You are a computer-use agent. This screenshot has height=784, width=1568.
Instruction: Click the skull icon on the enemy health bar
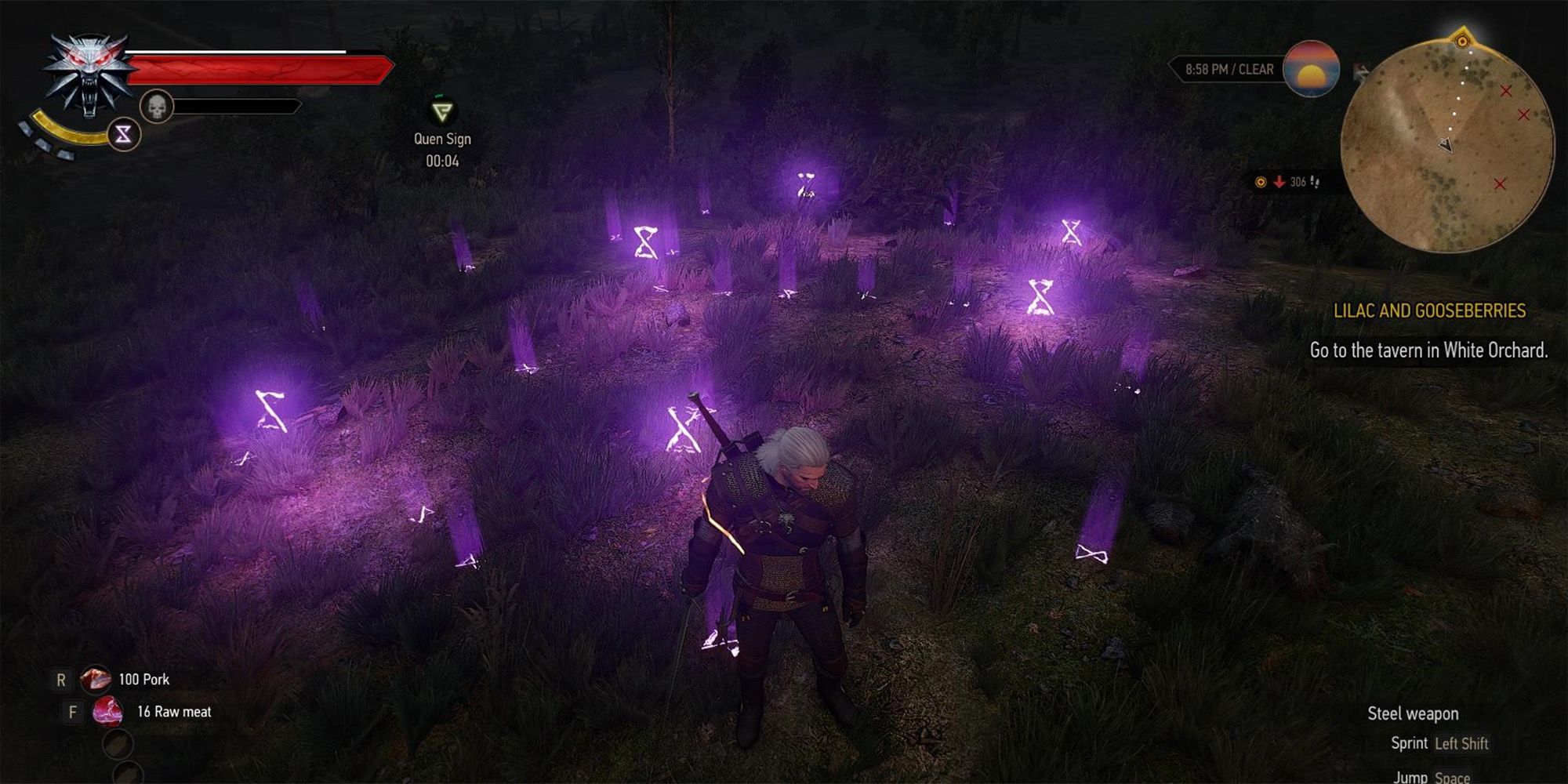tap(157, 105)
